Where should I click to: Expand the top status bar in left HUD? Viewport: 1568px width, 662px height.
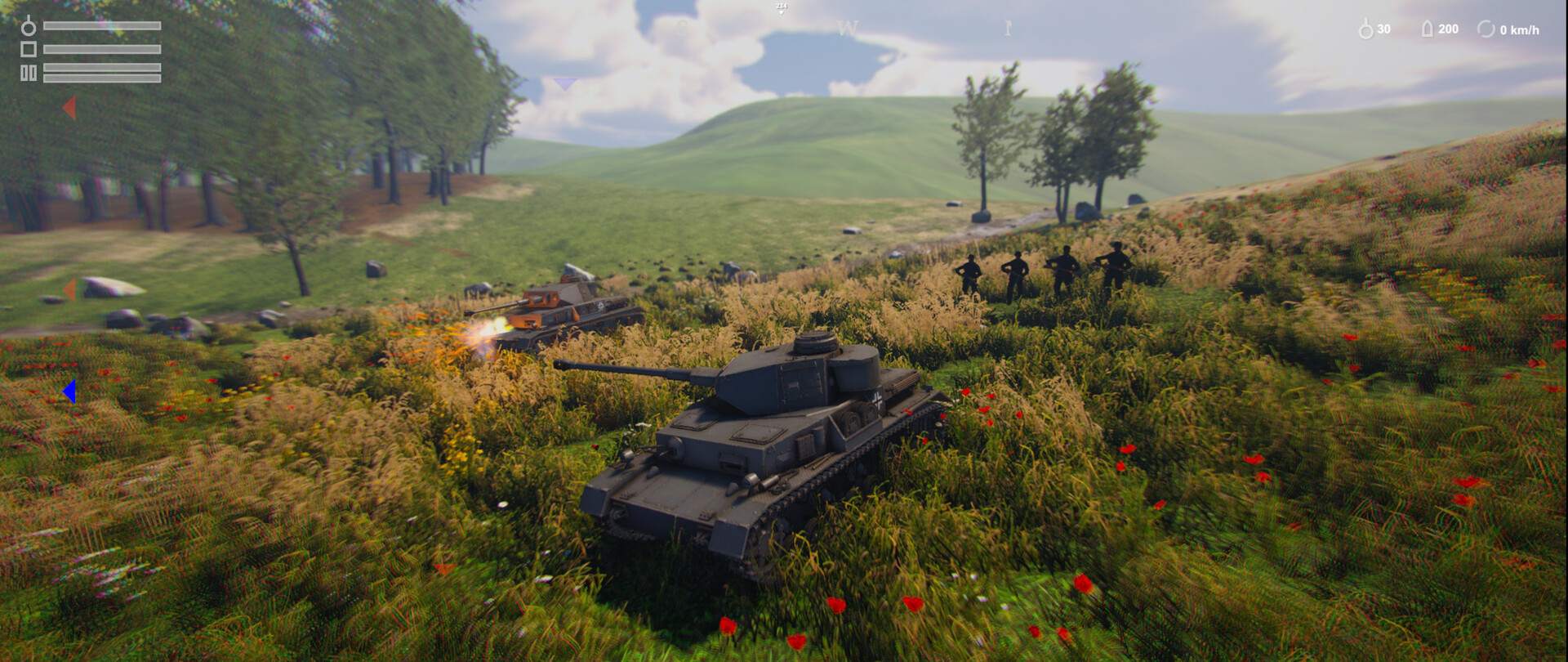click(x=102, y=25)
